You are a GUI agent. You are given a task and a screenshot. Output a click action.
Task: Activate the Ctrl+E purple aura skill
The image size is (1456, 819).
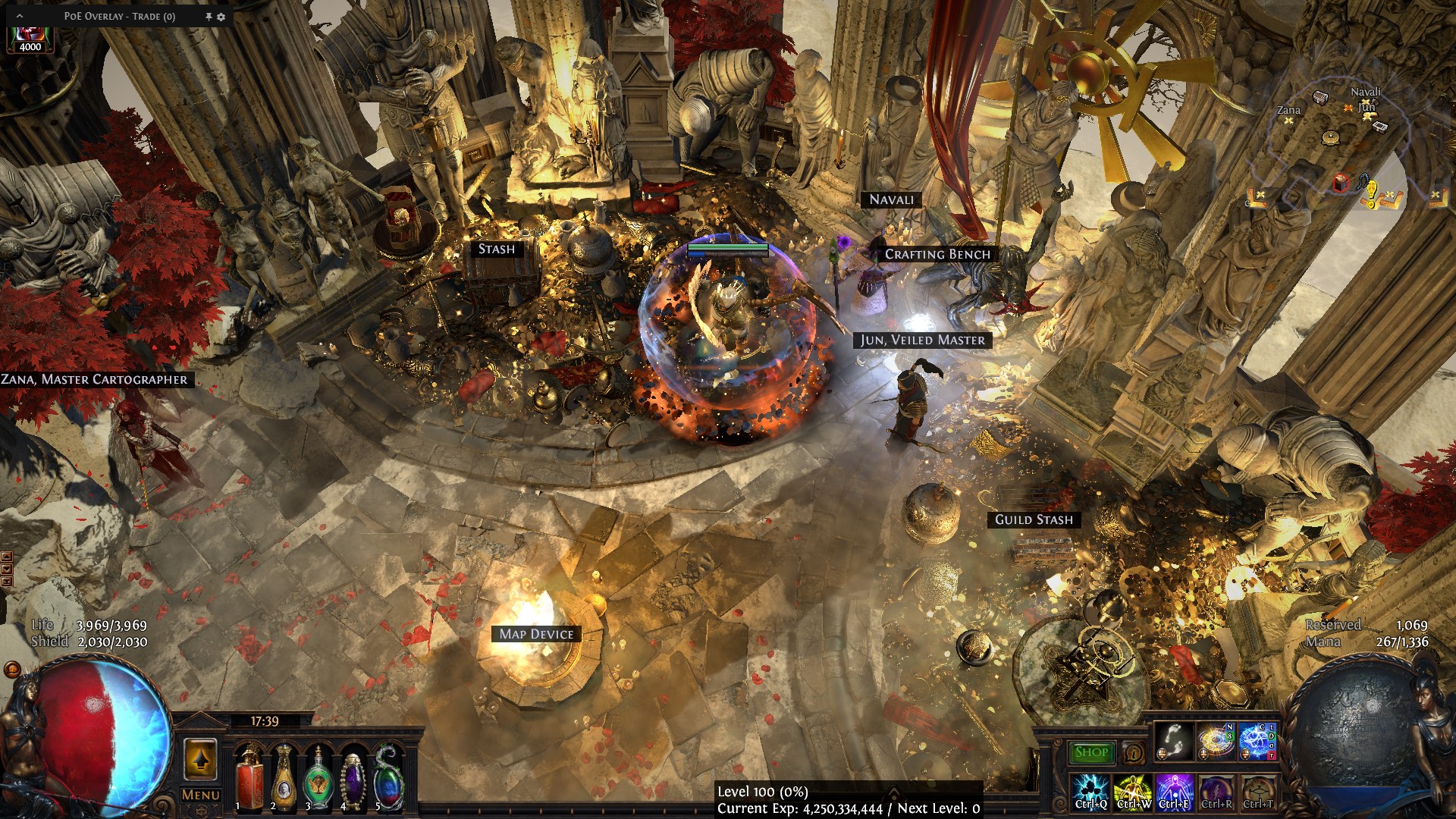click(1174, 792)
